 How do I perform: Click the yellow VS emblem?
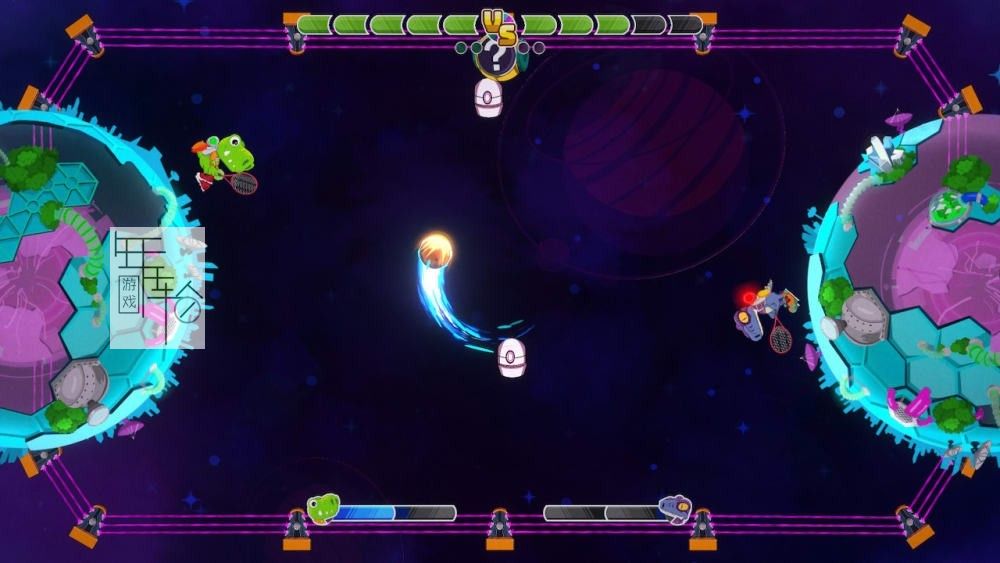point(498,26)
